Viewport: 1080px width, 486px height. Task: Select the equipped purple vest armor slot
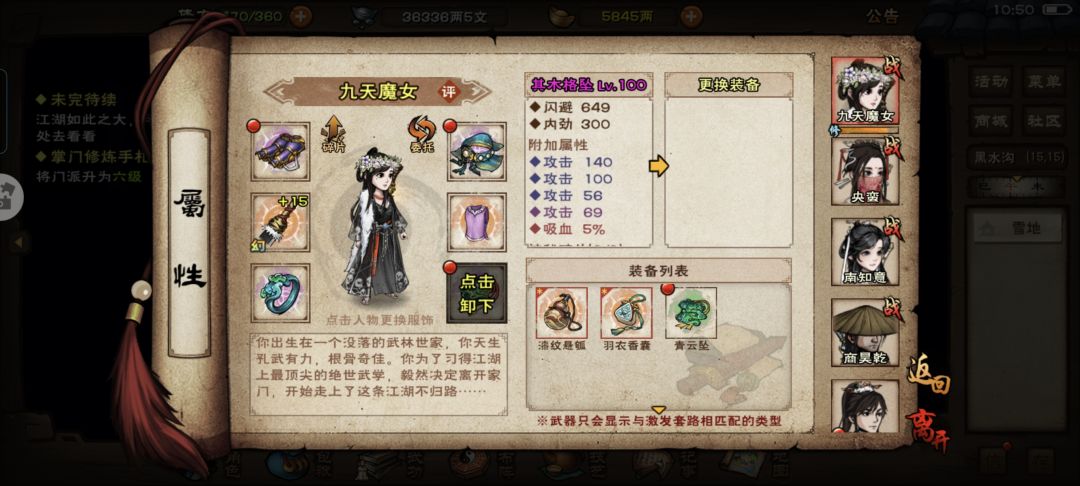click(476, 219)
